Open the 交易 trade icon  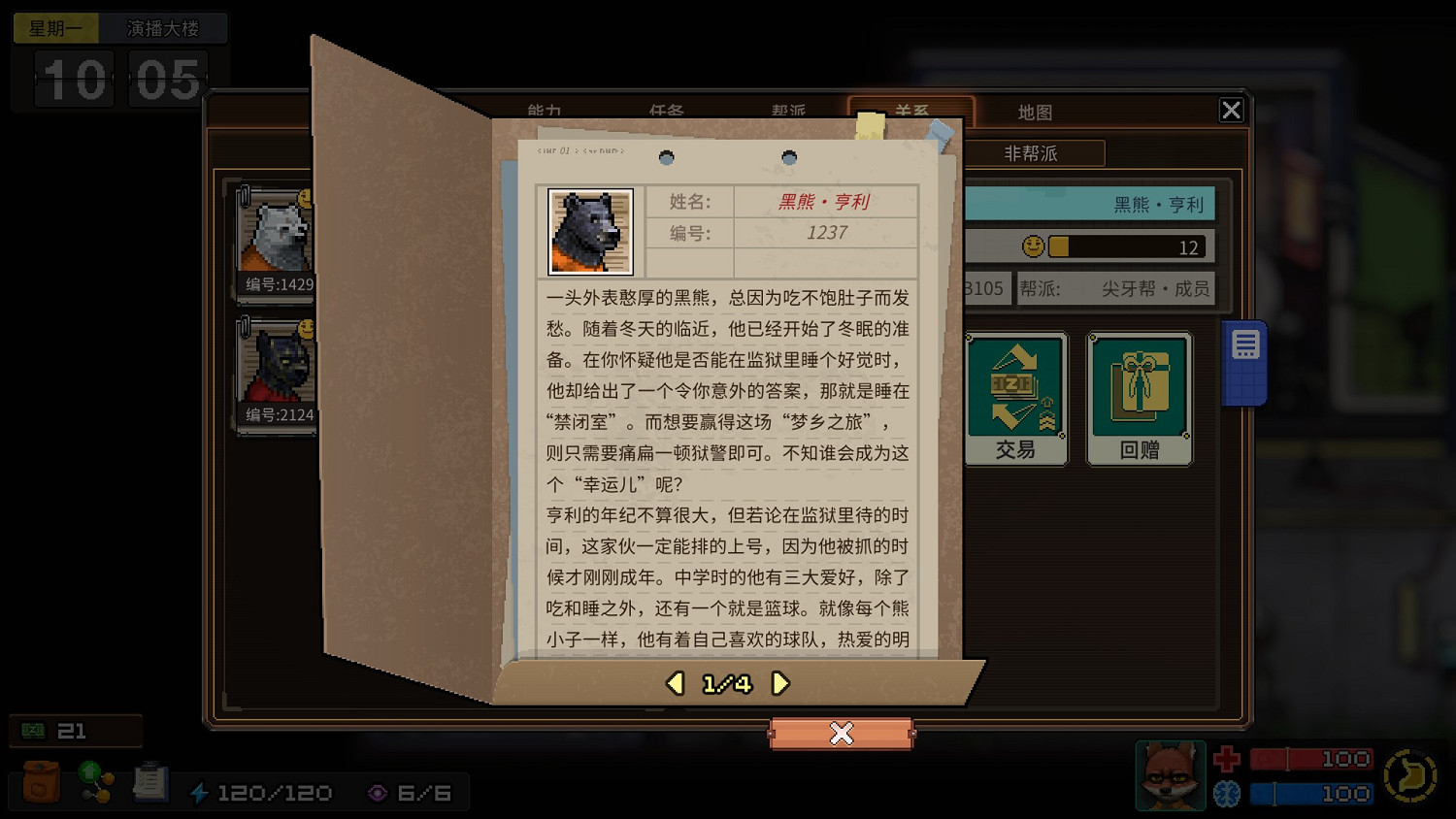pos(1015,398)
